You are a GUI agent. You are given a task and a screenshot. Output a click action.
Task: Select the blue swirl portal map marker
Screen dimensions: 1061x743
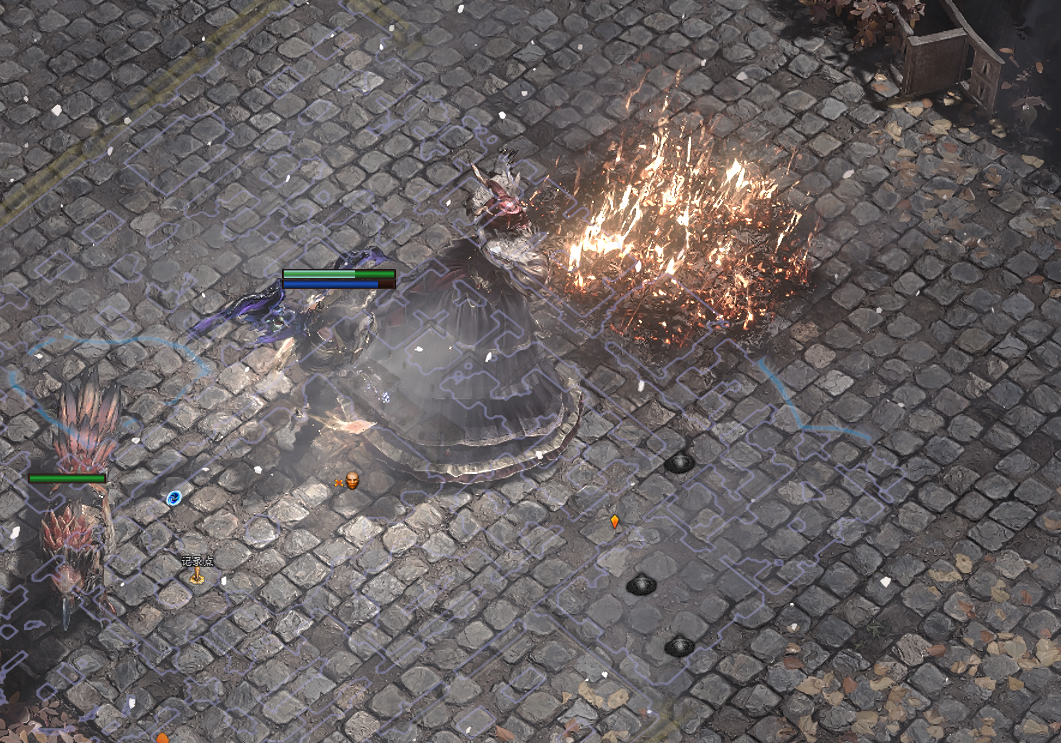174,497
